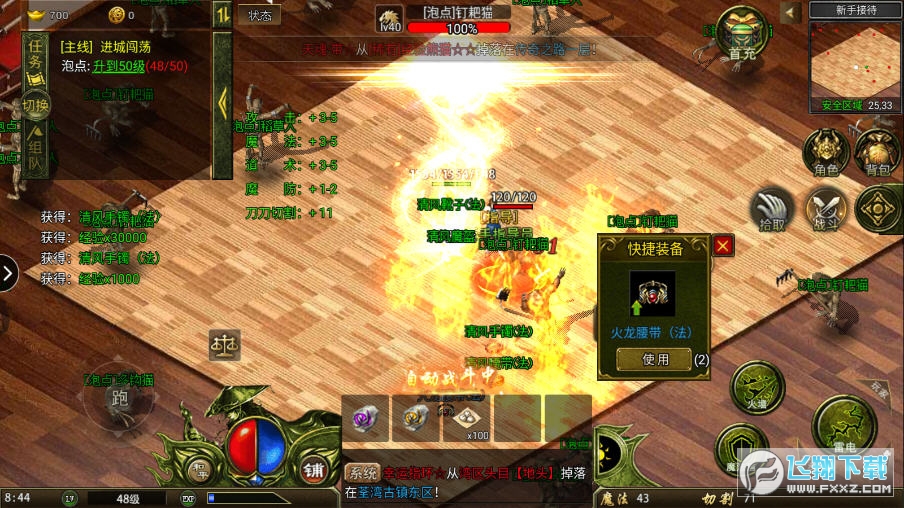
Task: Collapse the quest panel with the yellow arrow
Action: coord(222,102)
